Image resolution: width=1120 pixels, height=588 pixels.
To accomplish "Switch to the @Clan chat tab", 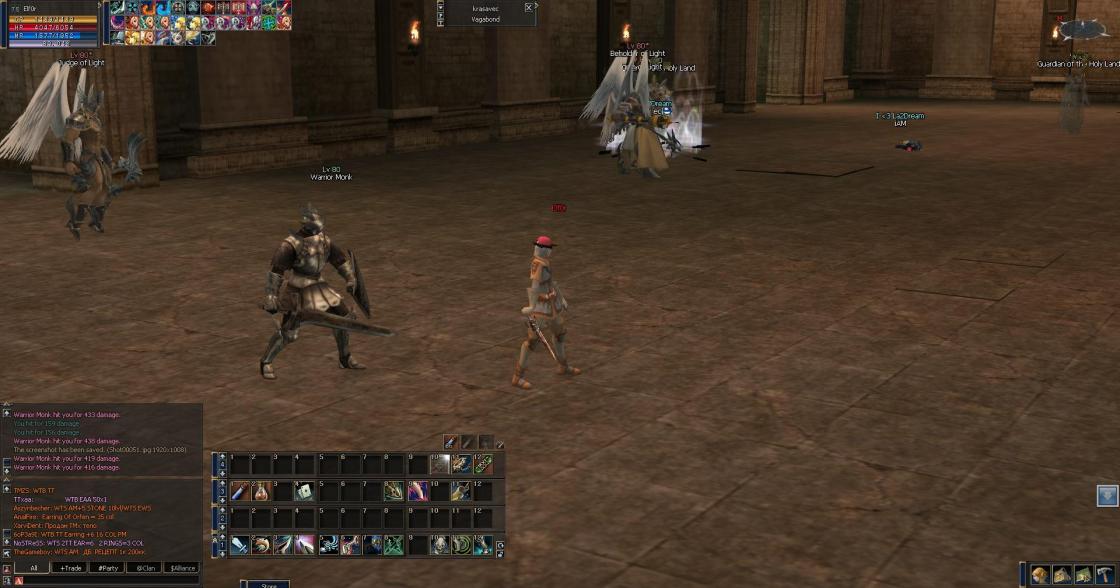I will (x=144, y=567).
